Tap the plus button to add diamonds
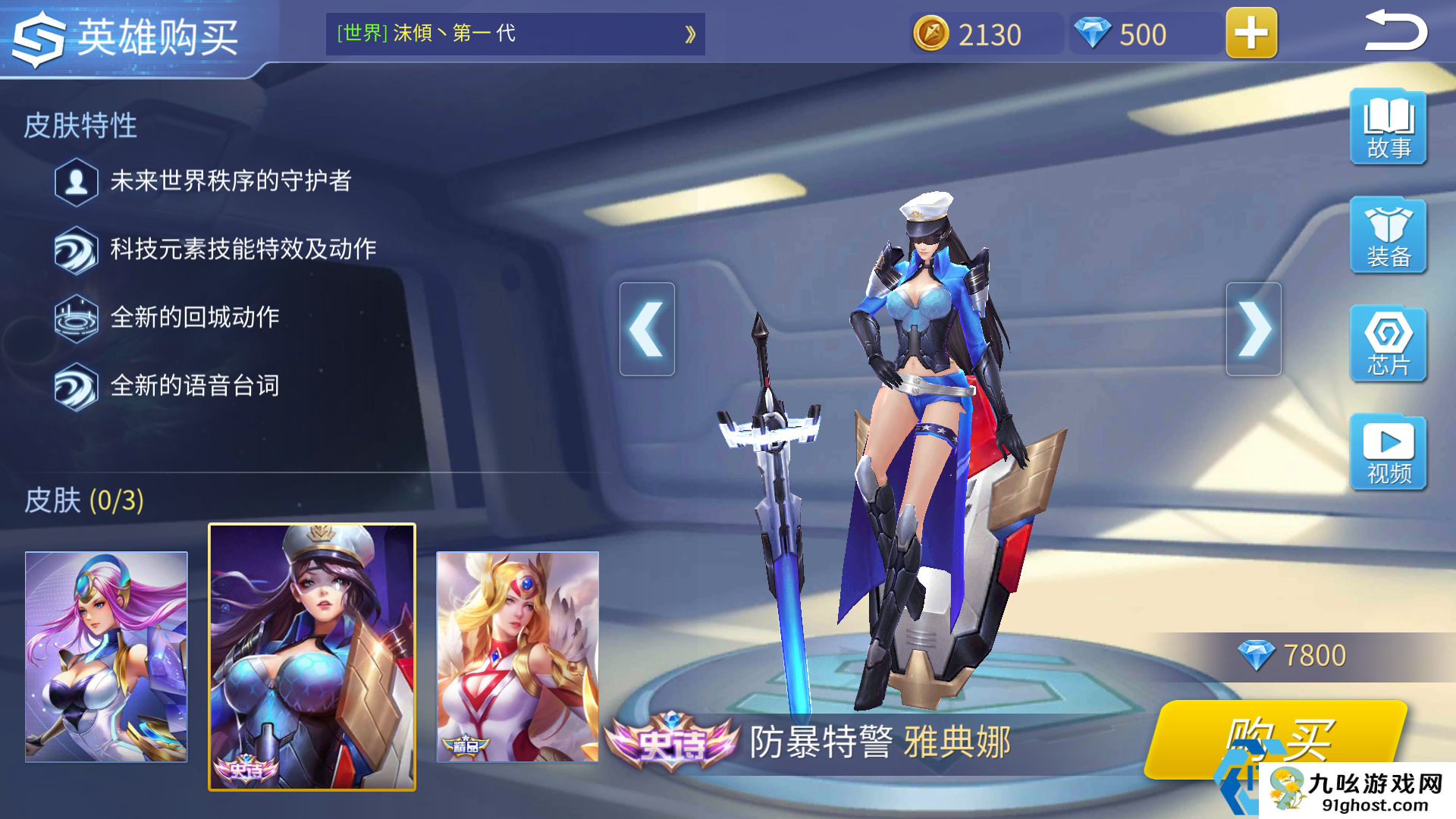The height and width of the screenshot is (819, 1456). pos(1250,33)
